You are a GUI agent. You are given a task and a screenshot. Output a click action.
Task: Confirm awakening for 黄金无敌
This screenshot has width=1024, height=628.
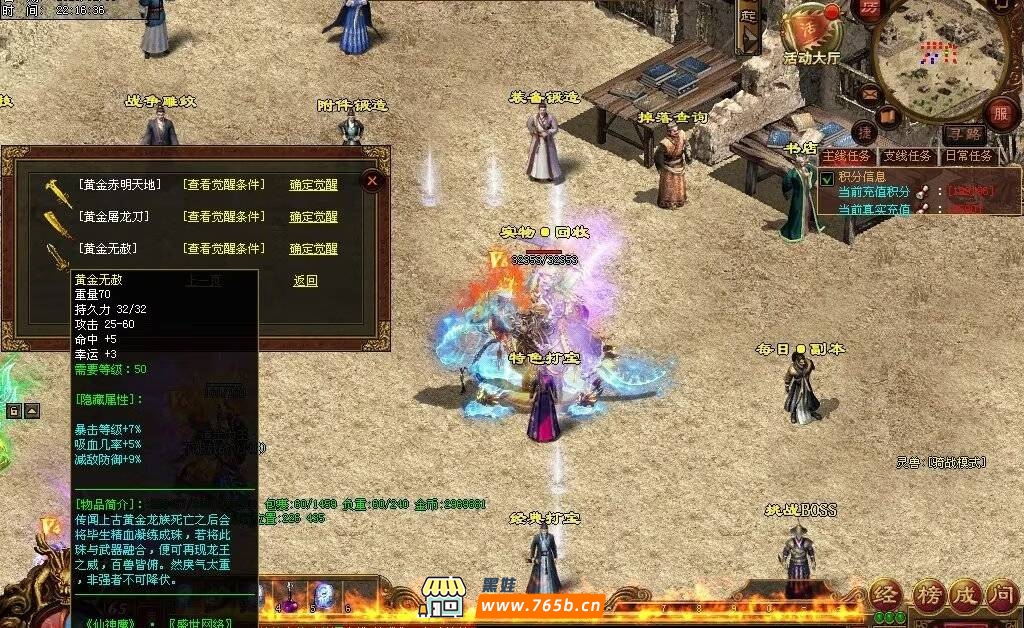click(314, 249)
